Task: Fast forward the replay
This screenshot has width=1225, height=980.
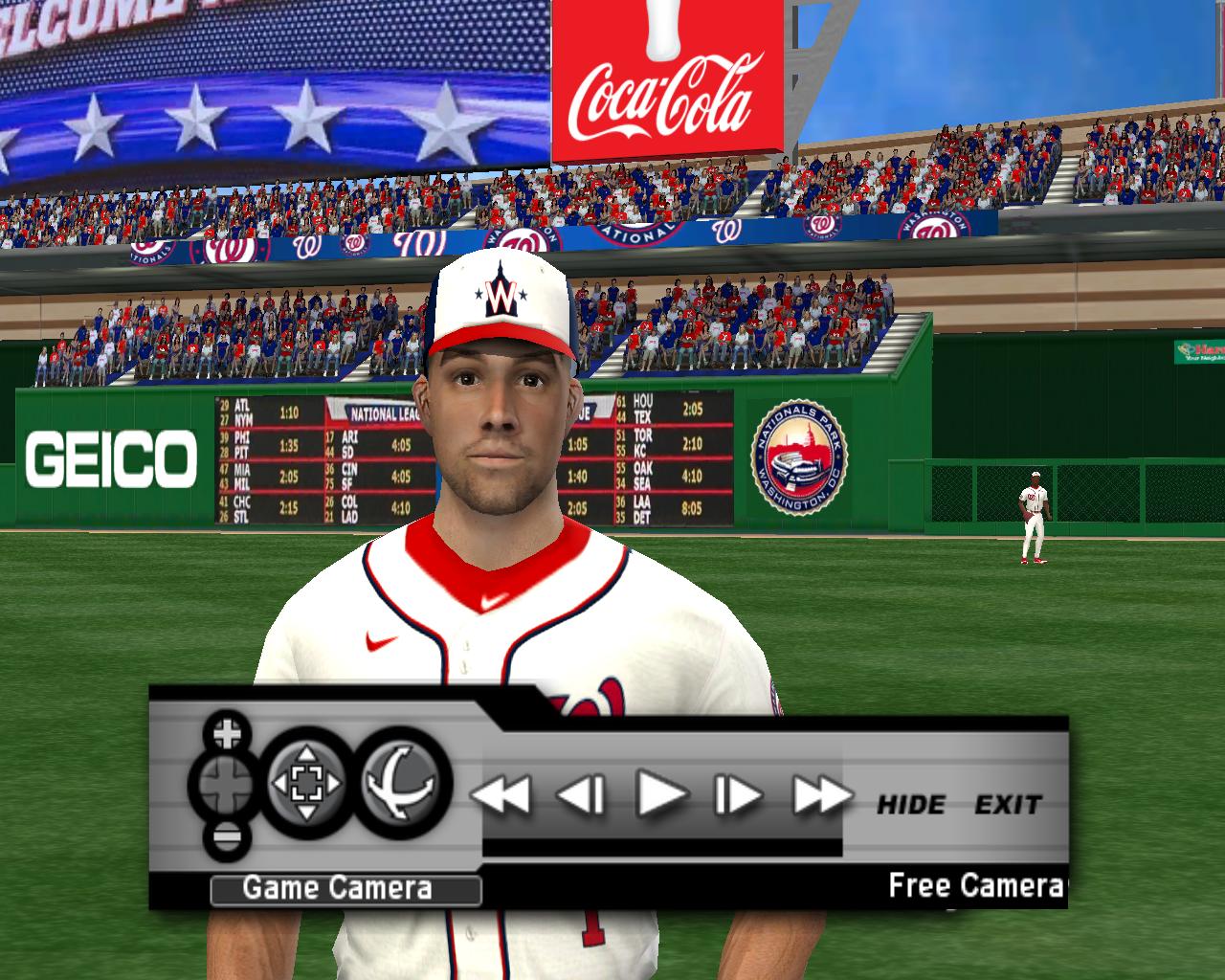Action: point(821,794)
